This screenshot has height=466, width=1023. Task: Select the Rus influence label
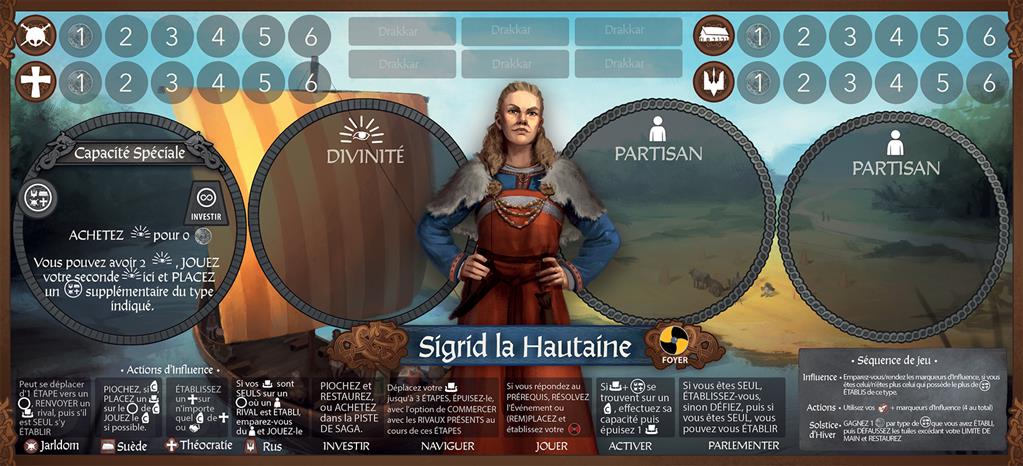click(266, 446)
